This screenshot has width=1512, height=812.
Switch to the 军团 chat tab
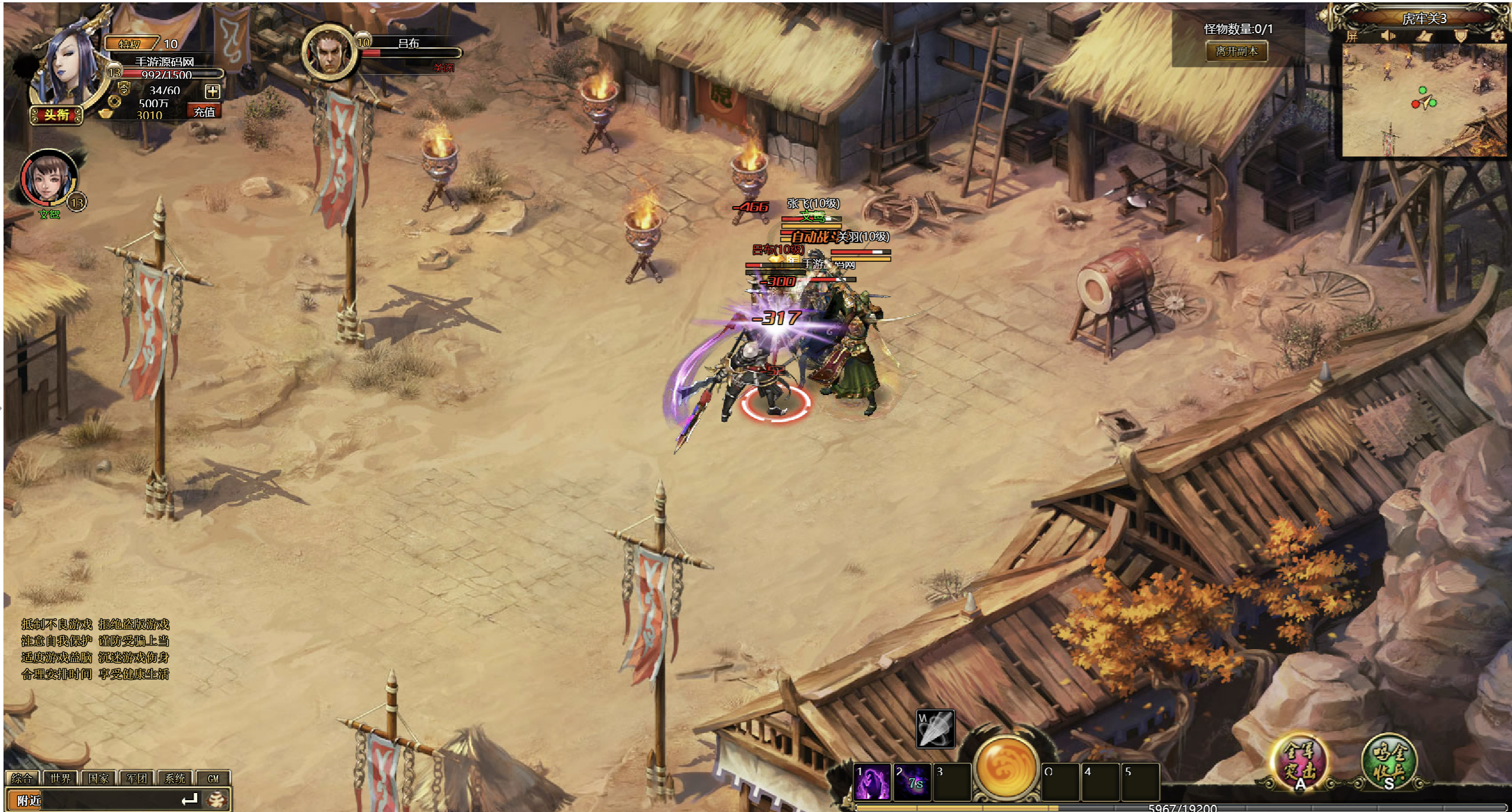pos(137,778)
